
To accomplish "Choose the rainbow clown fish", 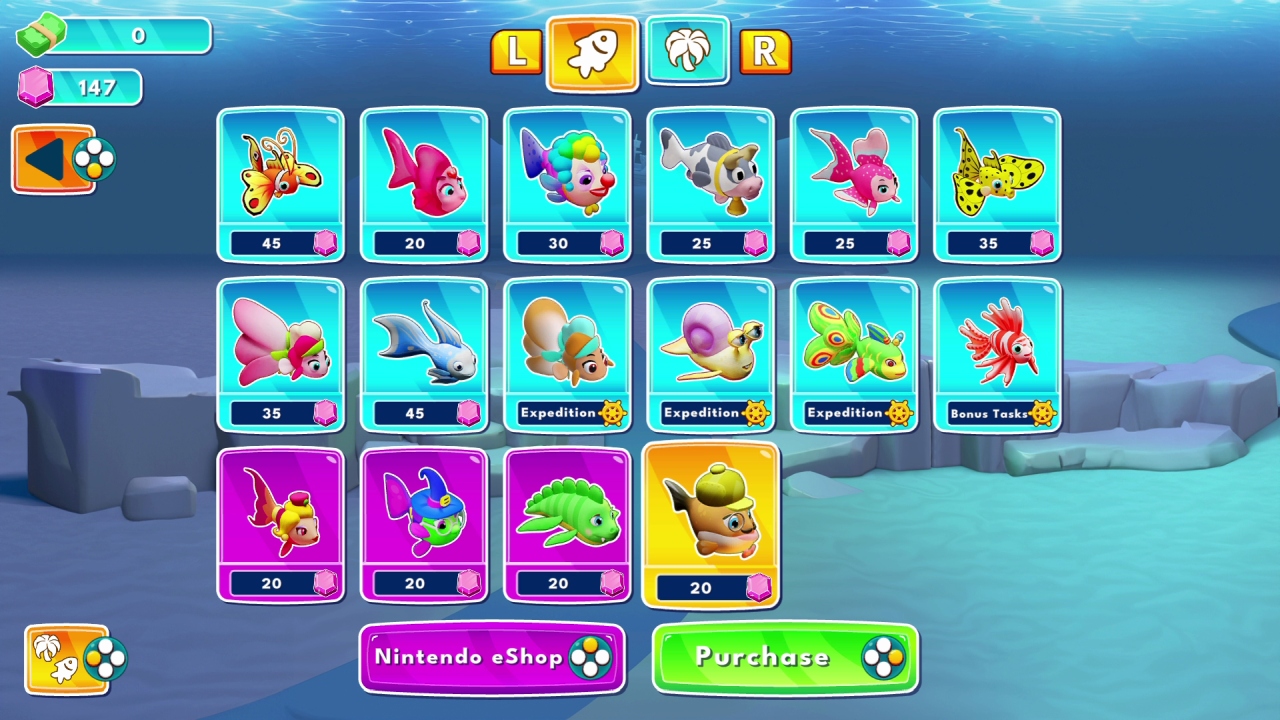I will click(568, 185).
